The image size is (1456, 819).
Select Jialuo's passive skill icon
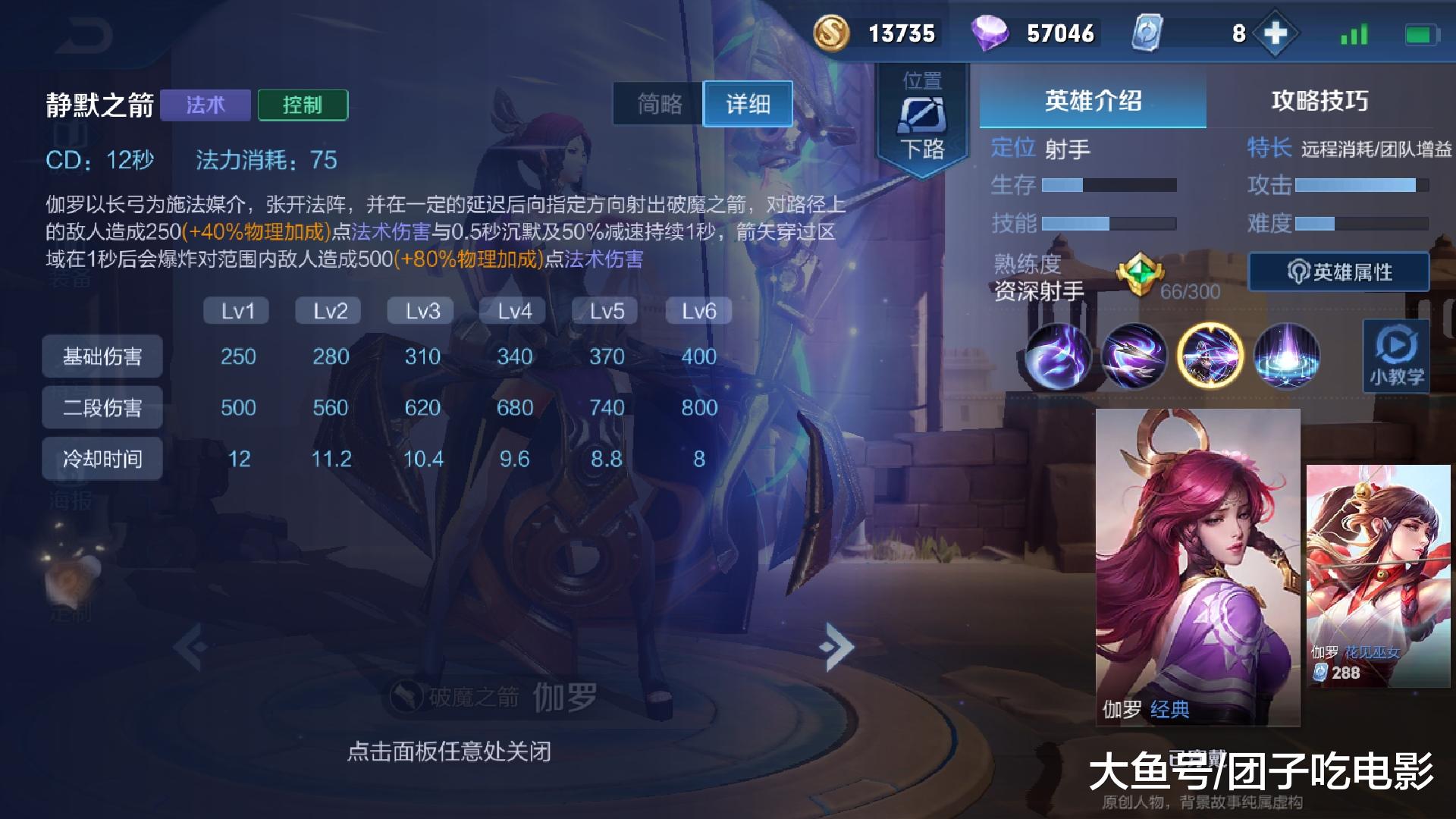click(x=1059, y=356)
